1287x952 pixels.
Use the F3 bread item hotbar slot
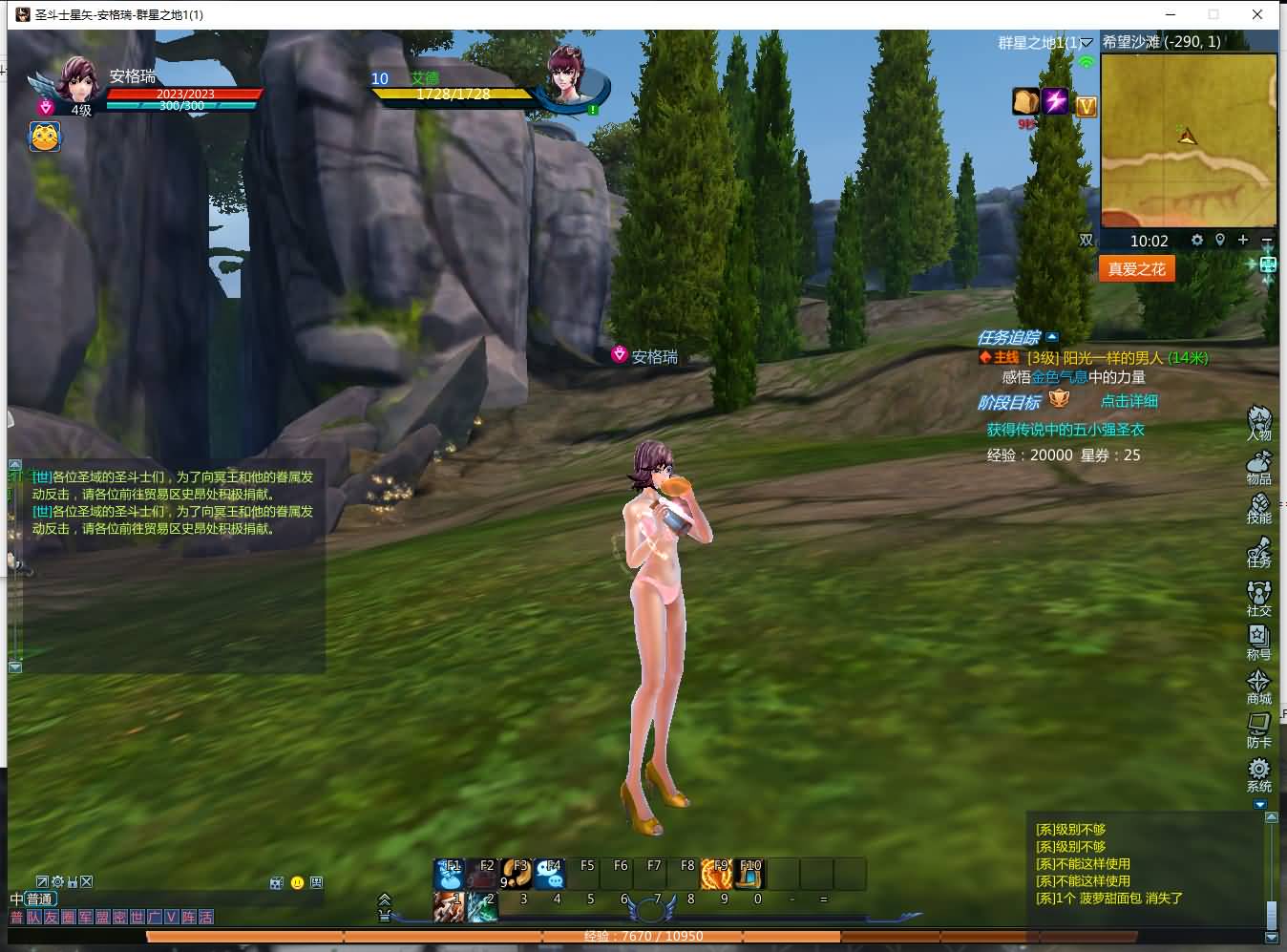click(517, 873)
